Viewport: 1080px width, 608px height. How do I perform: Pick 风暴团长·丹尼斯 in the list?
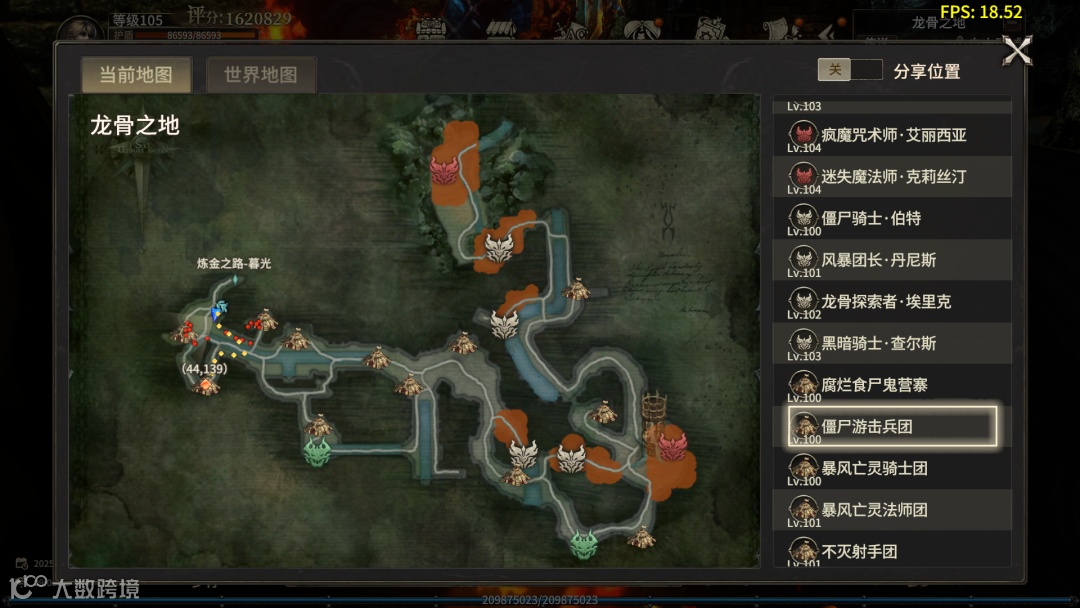893,260
